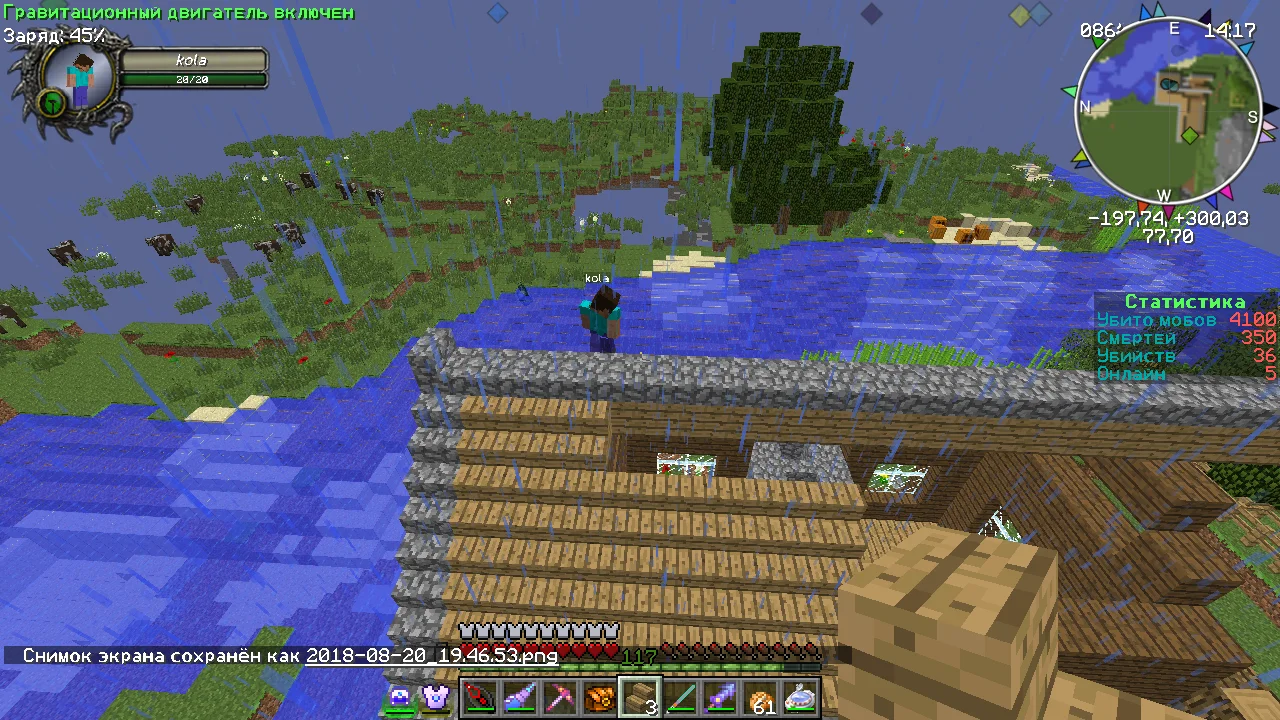Select the red-tipped wand hotbar slot
The image size is (1280, 720).
pos(478,697)
